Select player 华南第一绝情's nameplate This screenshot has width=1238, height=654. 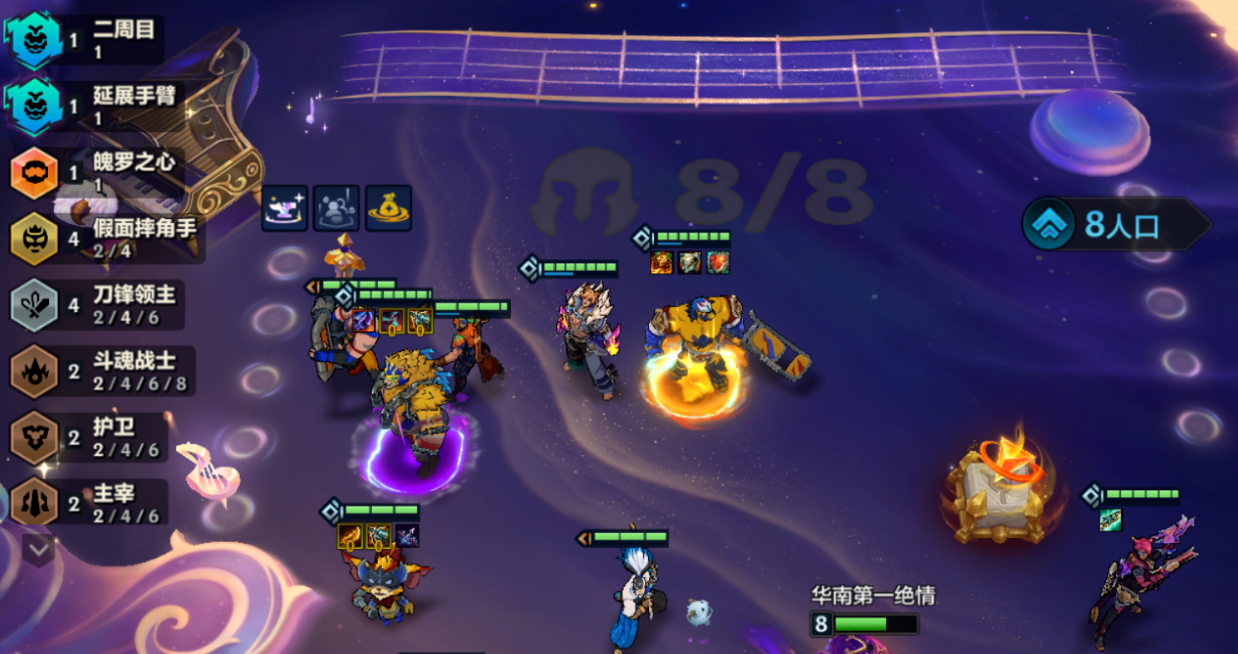[x=873, y=597]
